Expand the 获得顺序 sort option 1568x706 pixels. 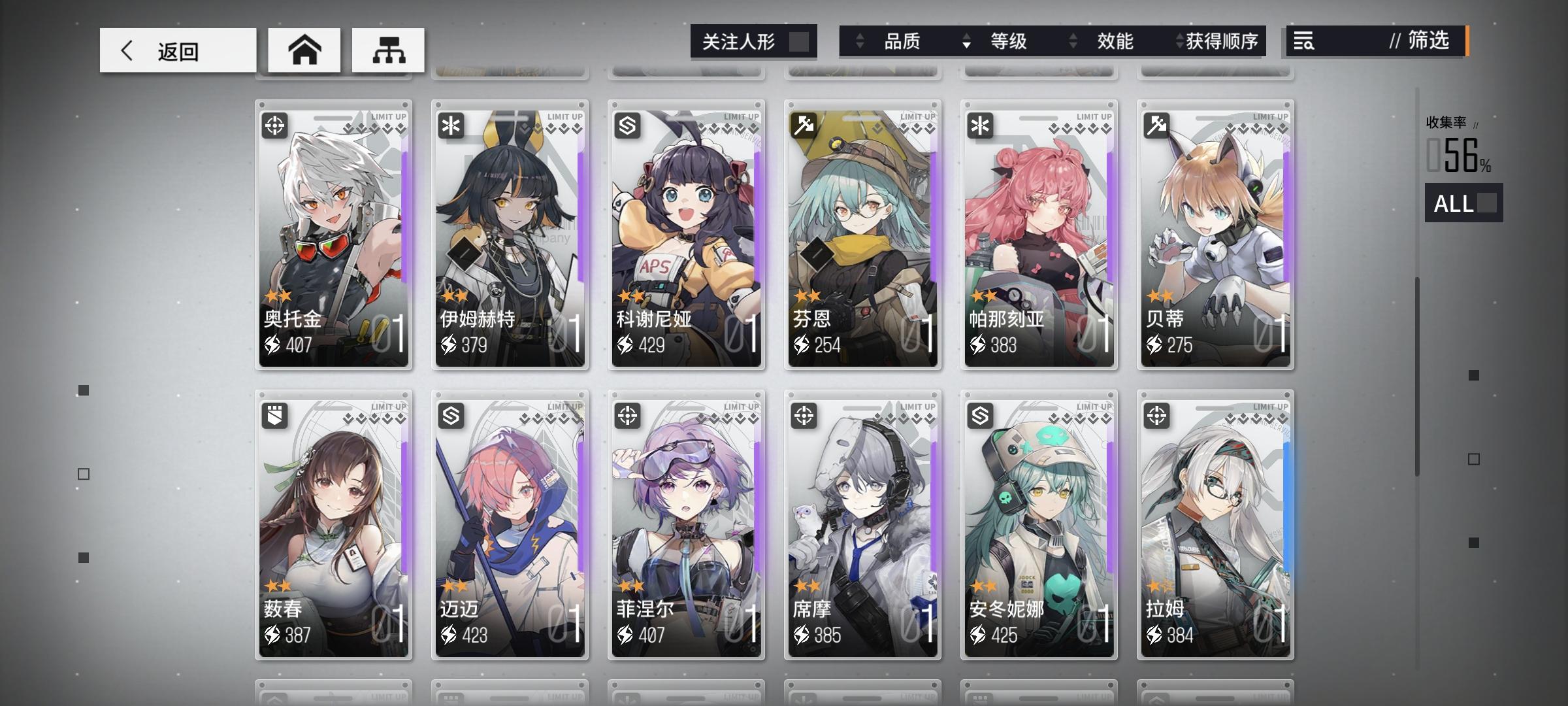[x=1184, y=41]
